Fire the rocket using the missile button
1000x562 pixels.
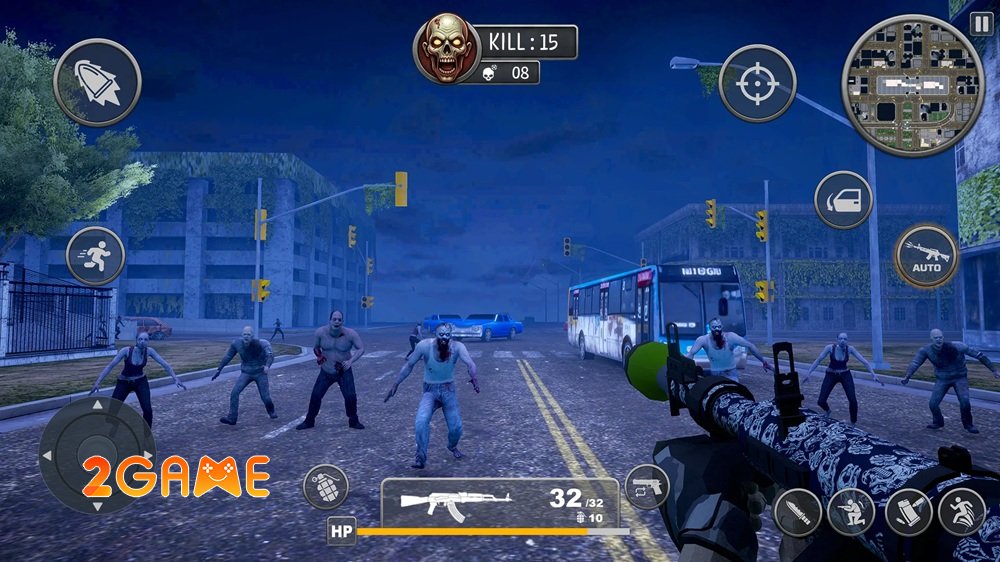pos(97,82)
